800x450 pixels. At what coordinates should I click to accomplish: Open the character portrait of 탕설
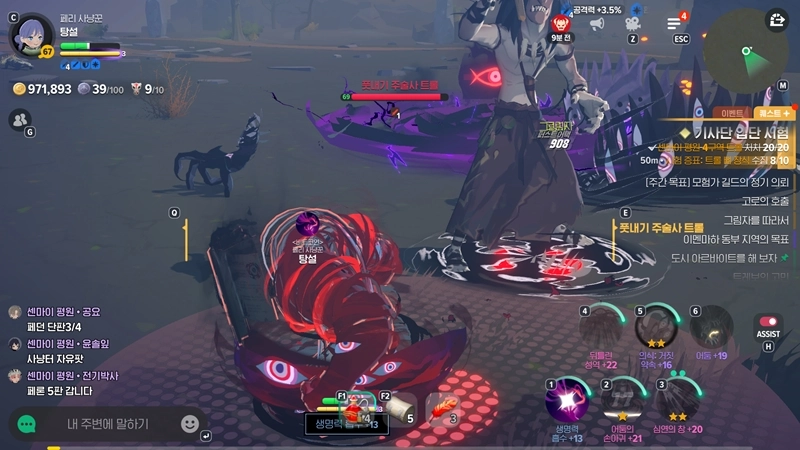click(x=32, y=34)
